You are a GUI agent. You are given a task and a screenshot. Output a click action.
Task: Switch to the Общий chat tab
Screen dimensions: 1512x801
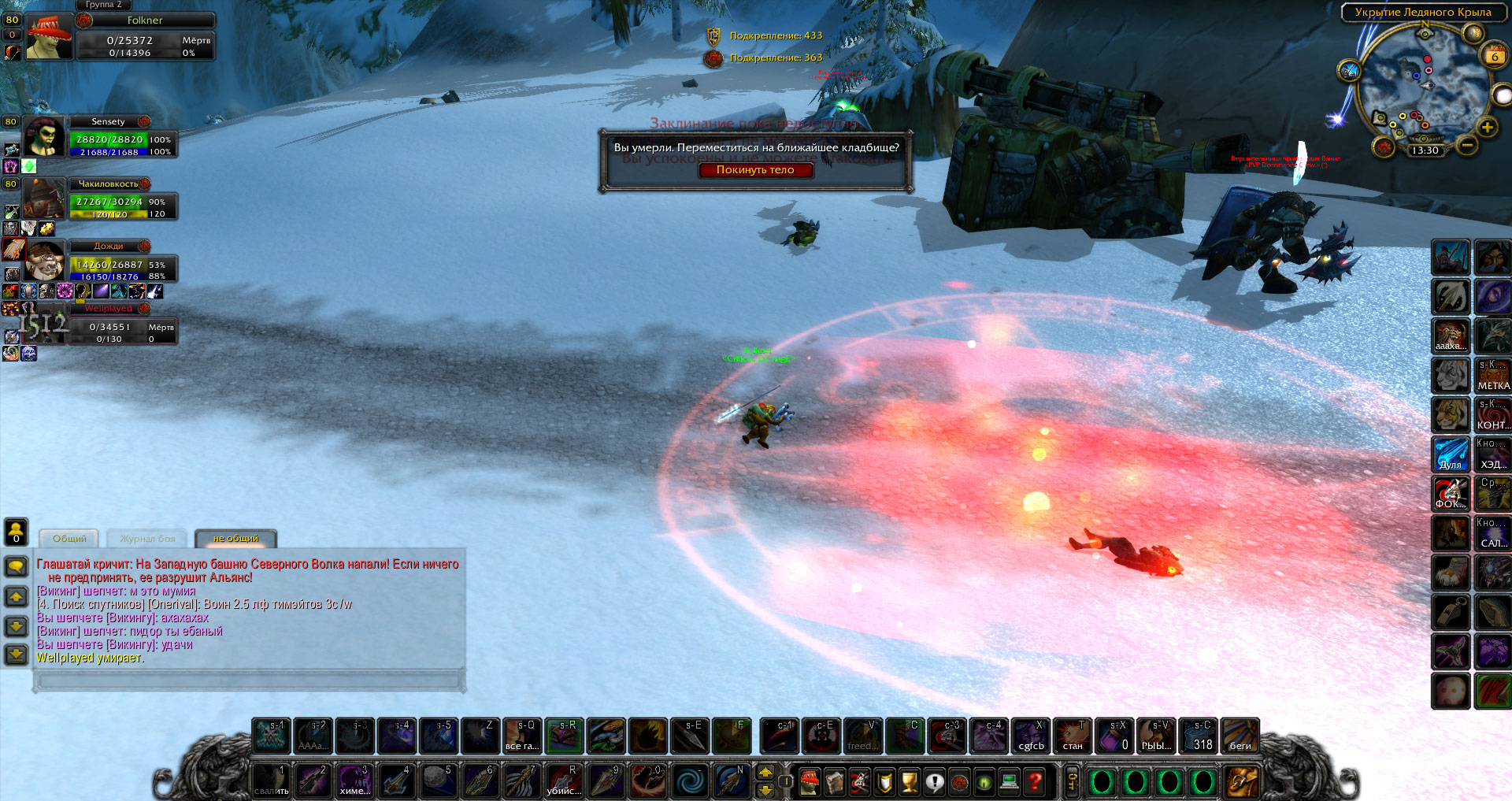pos(69,539)
